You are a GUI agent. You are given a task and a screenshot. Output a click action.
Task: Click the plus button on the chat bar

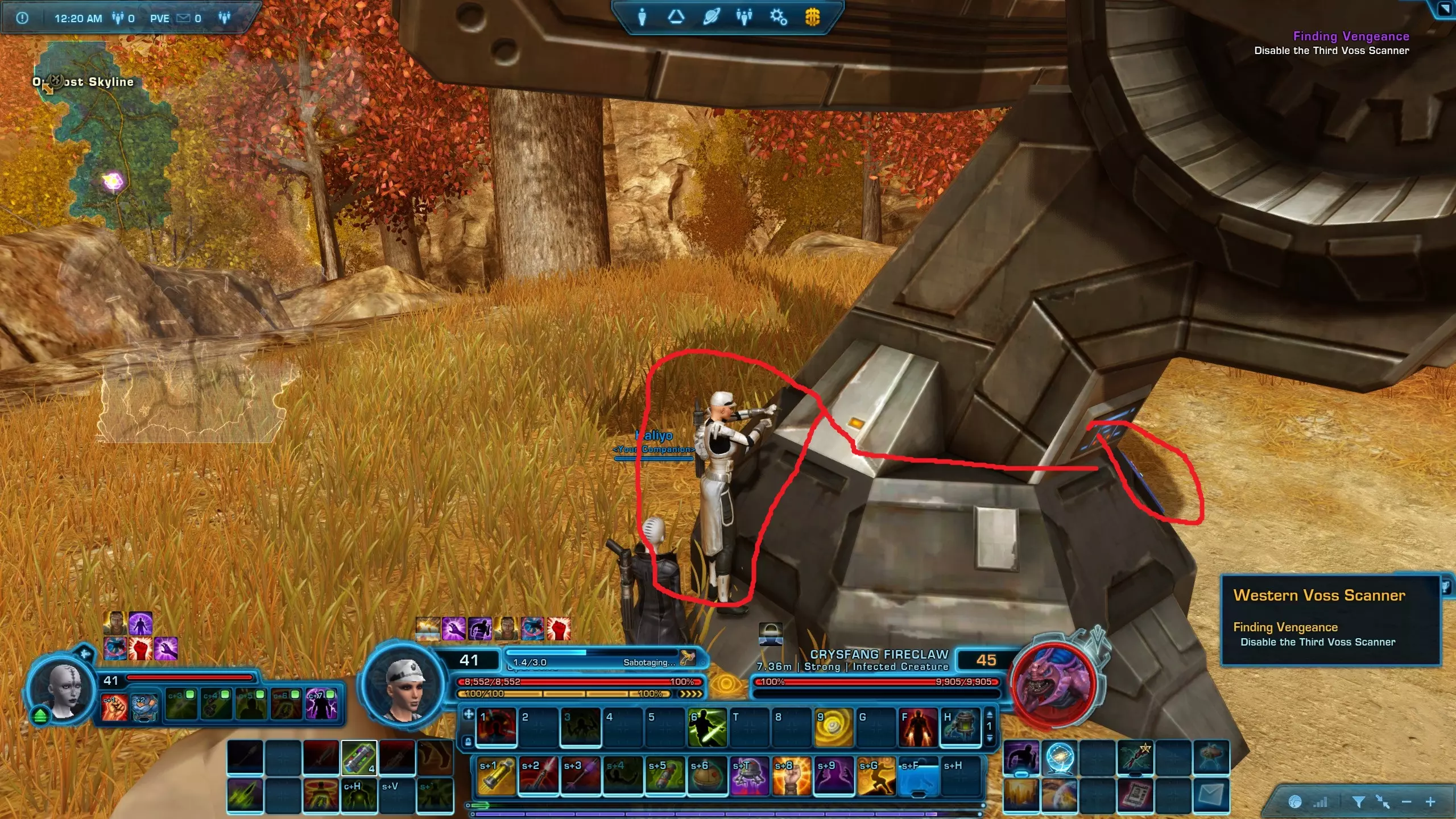point(1430,802)
